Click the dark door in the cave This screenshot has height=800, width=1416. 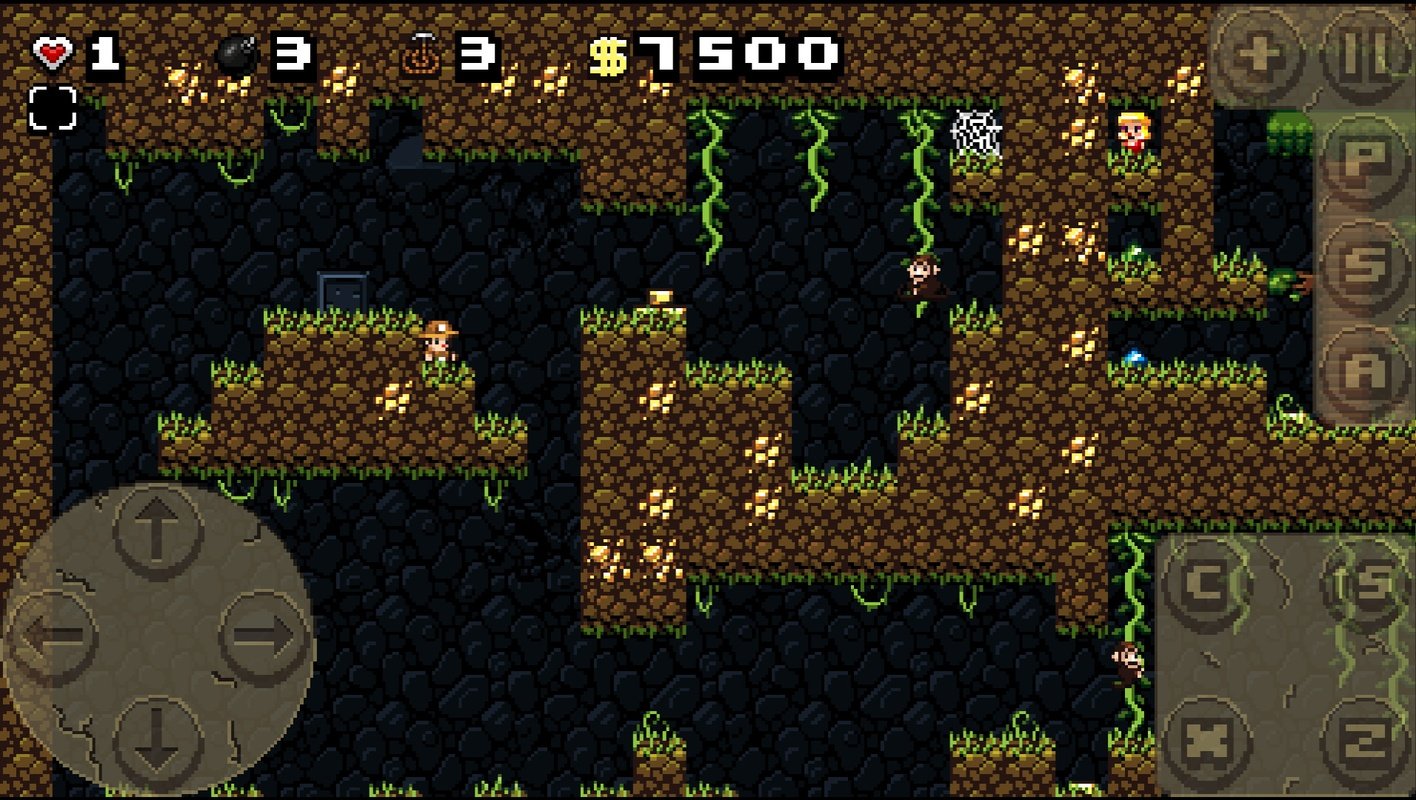(x=340, y=289)
